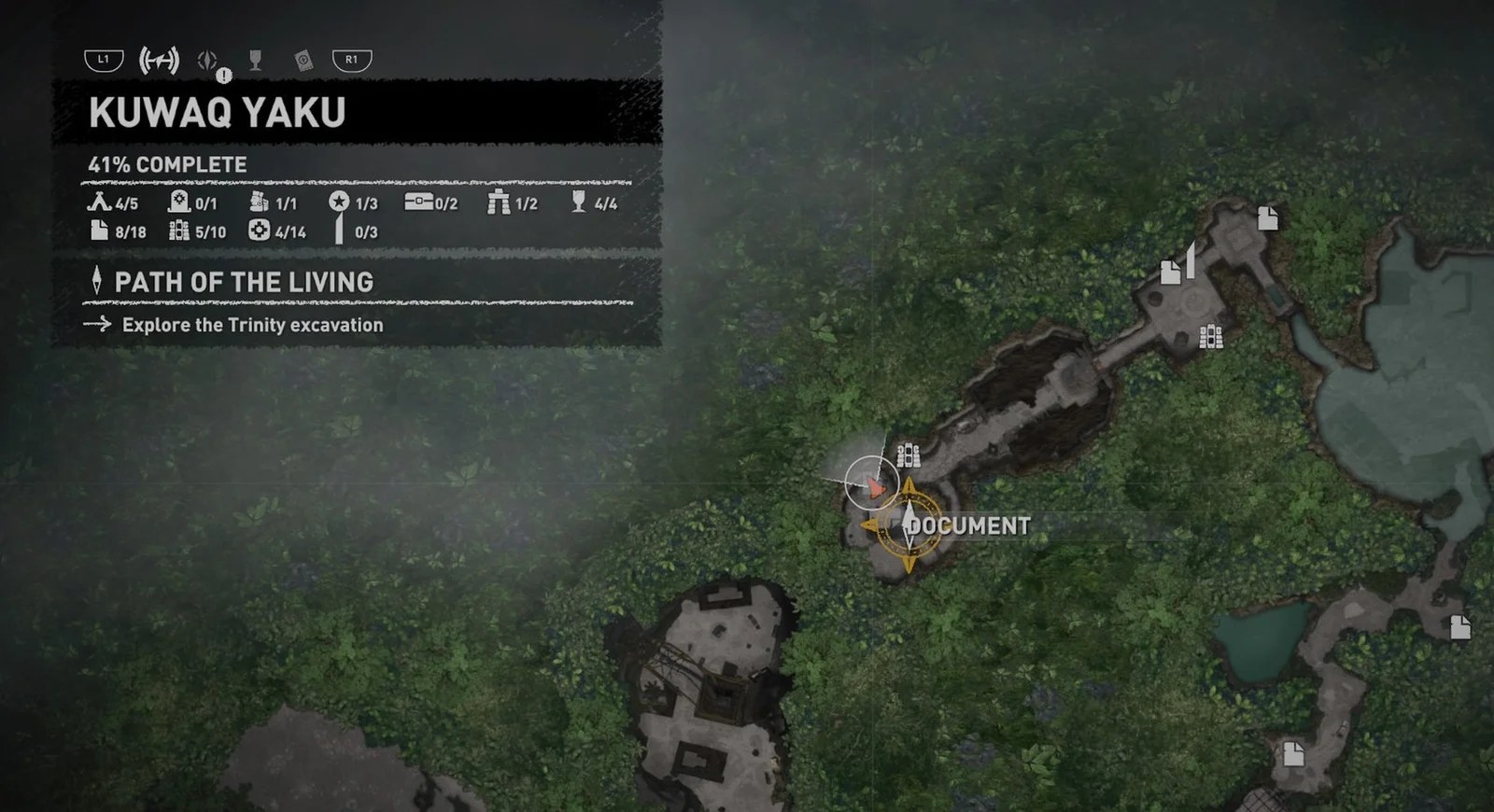
Task: Select the PATH OF THE LIVING mission header
Action: [x=243, y=282]
